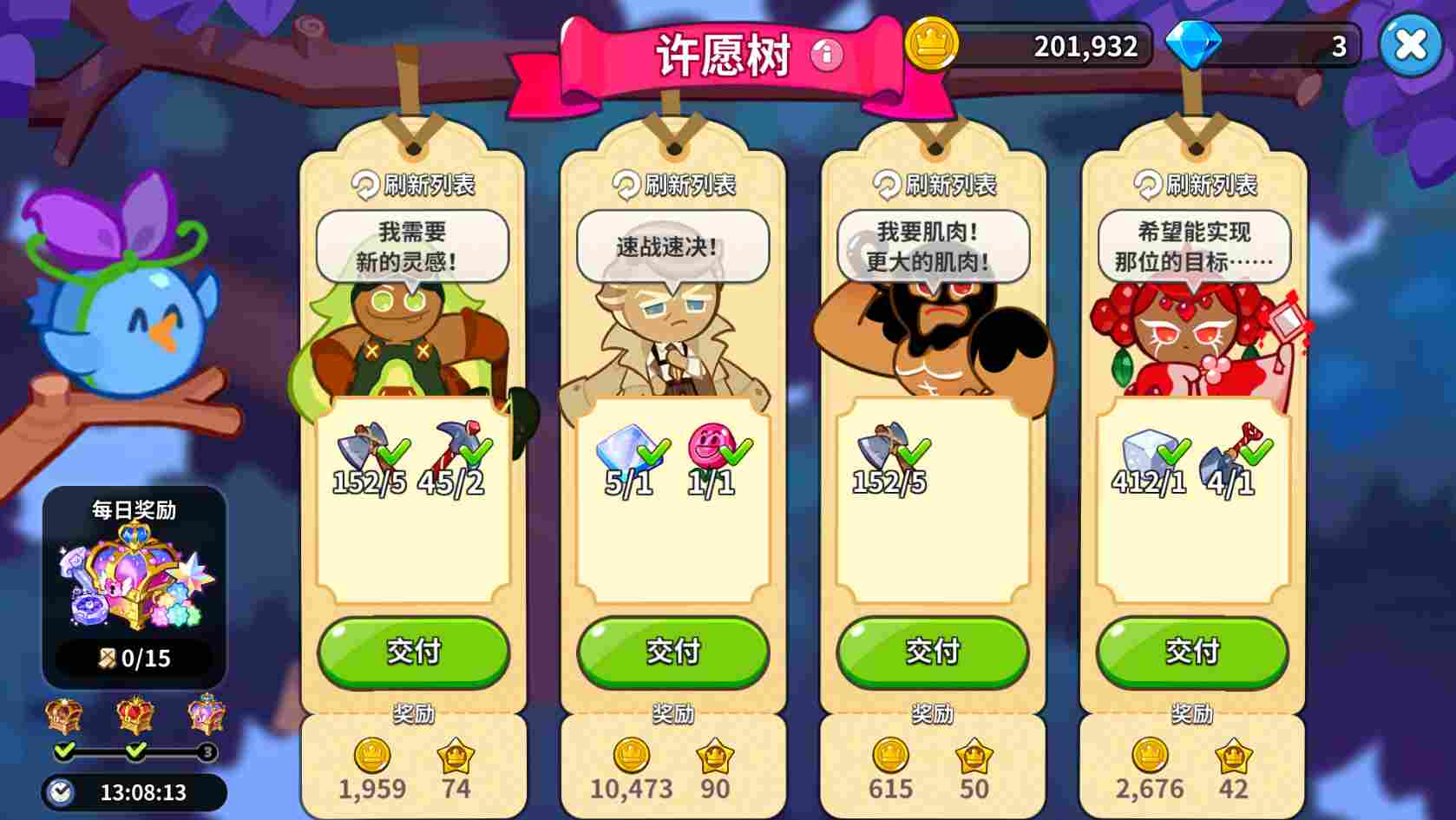Refresh Almond Cookie's wish list

tap(672, 184)
